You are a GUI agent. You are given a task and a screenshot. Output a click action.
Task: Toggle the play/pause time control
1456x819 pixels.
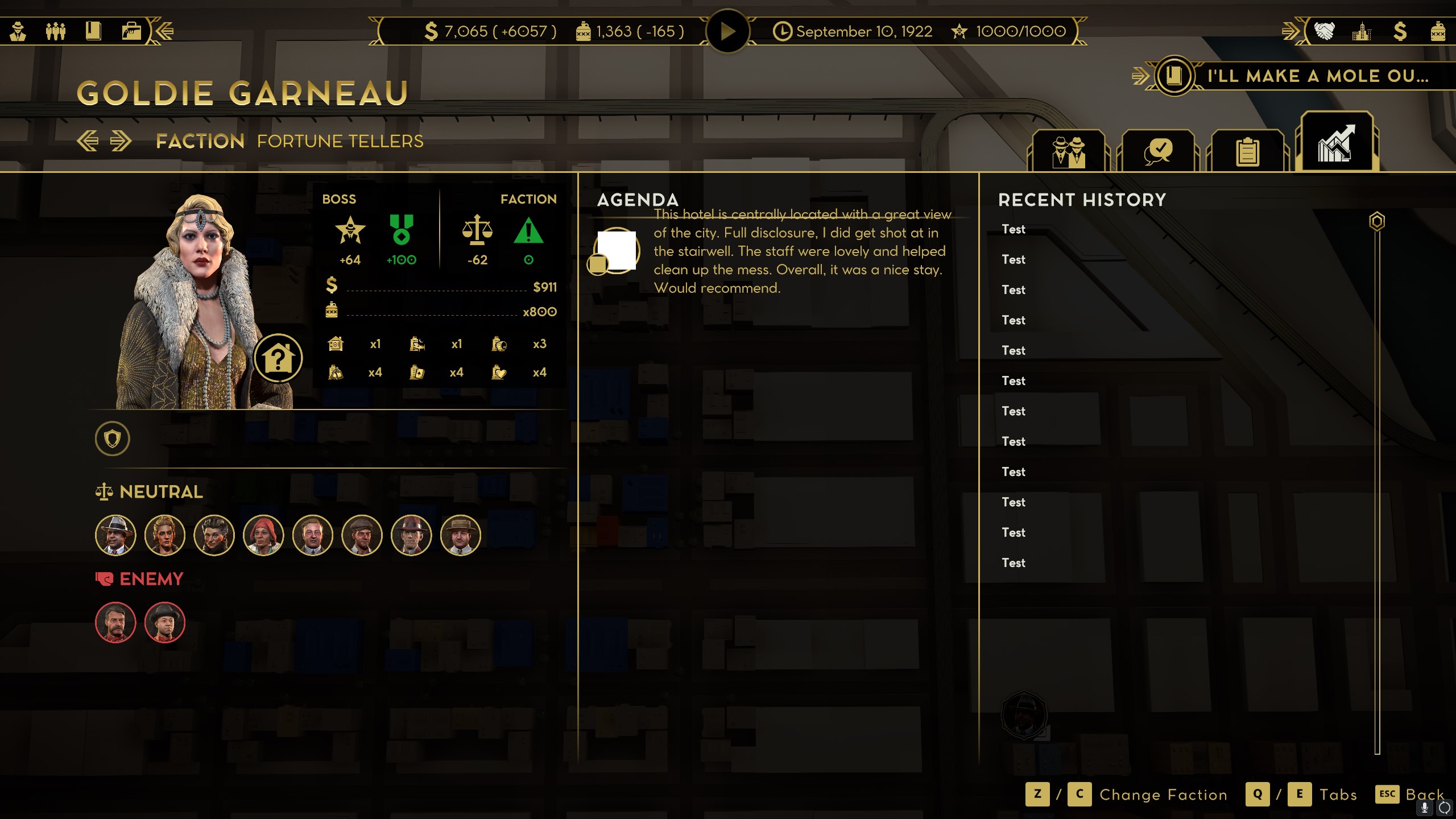click(728, 31)
